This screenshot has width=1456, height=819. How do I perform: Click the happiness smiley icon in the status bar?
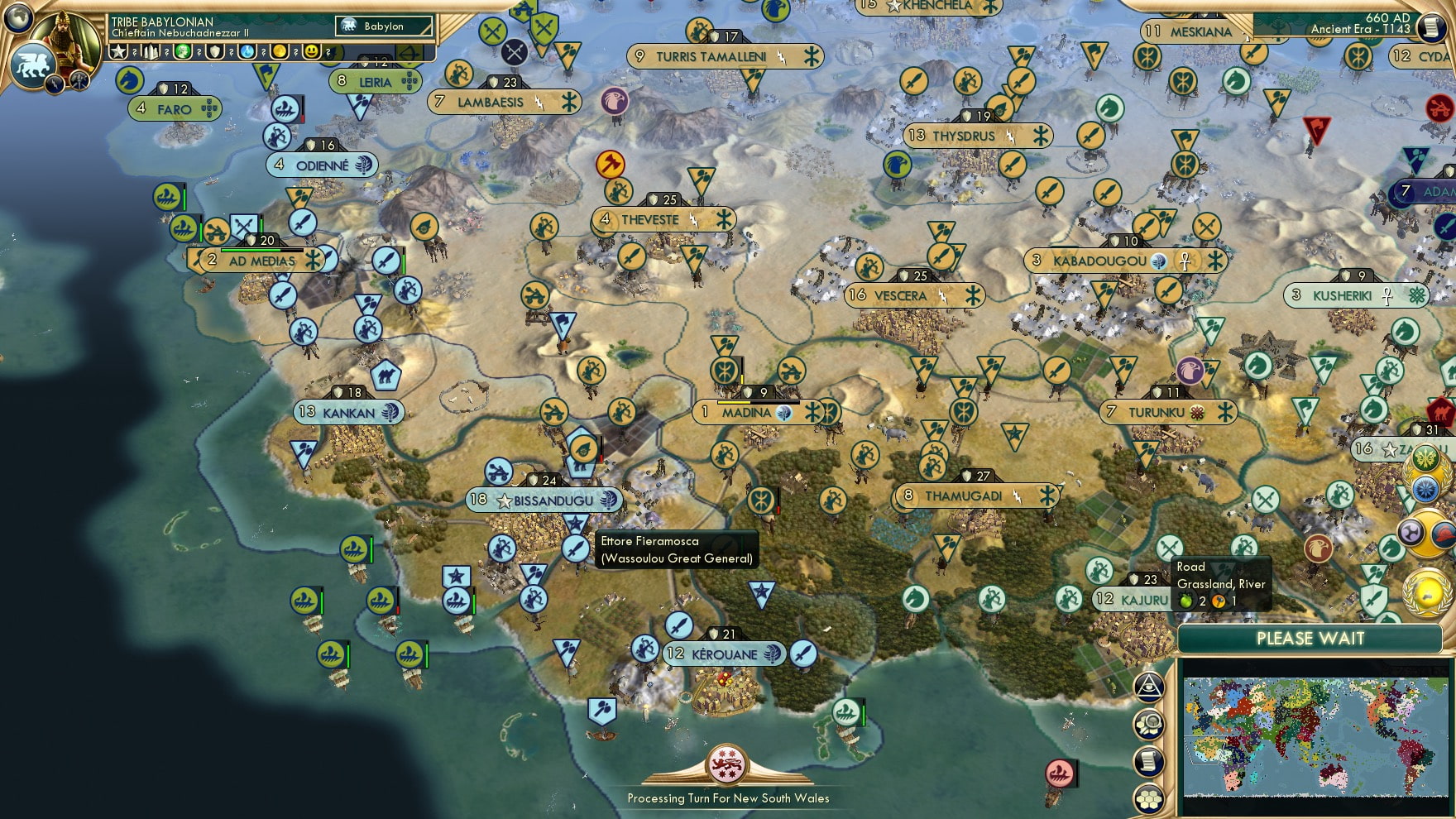[312, 52]
